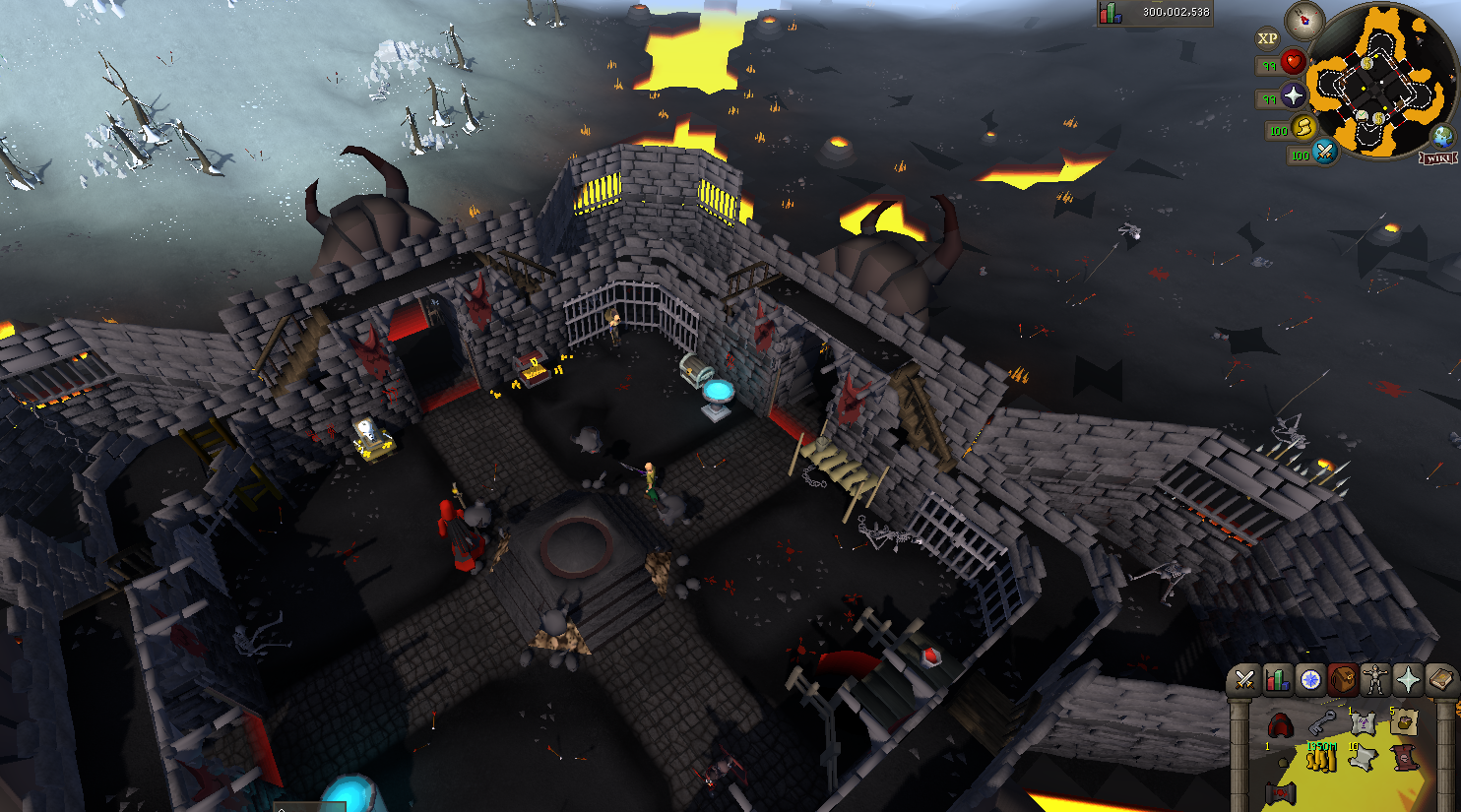Toggle the XP drops button
This screenshot has width=1461, height=812.
(1267, 38)
